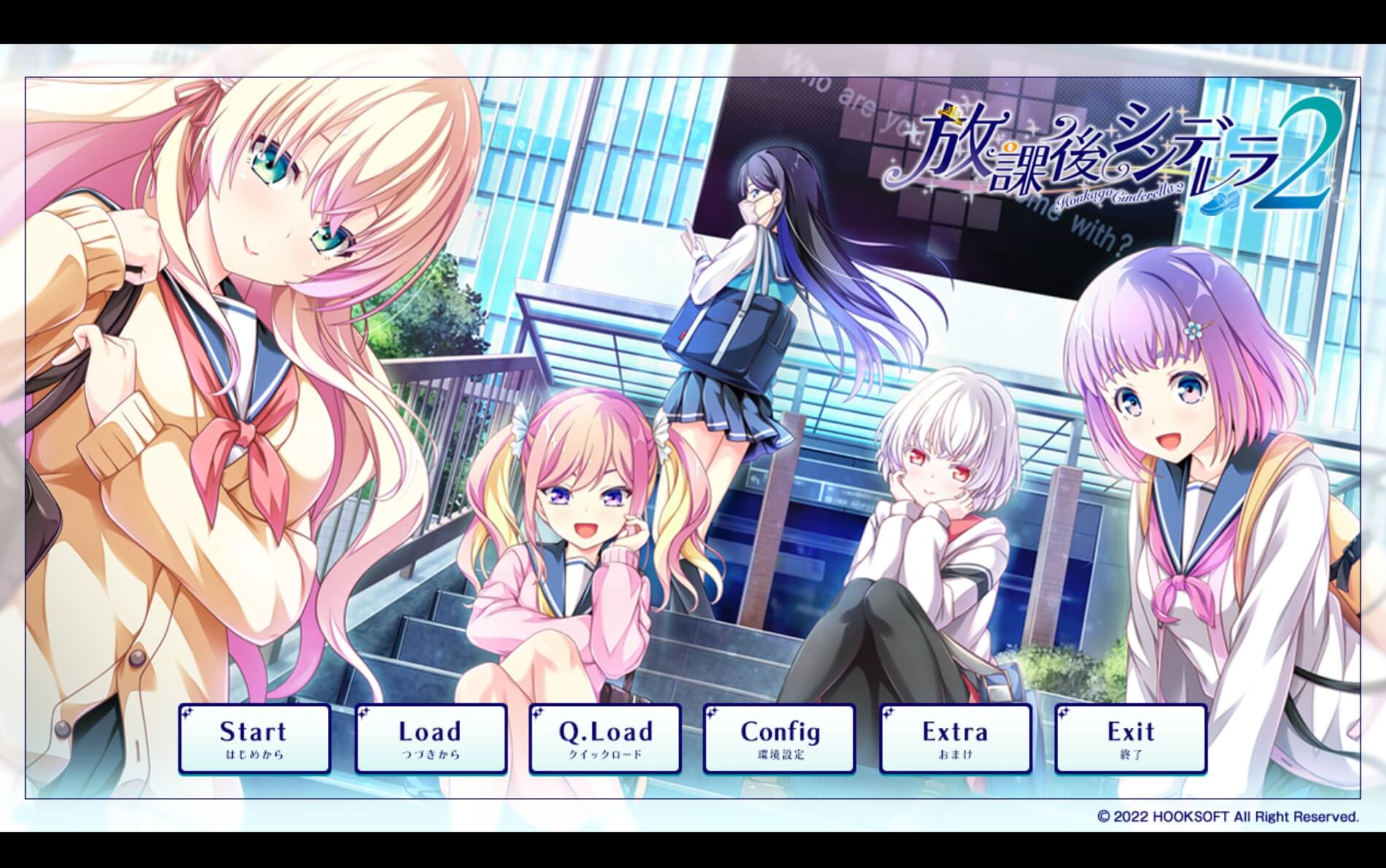Click the masked girl with the blue backpack
Viewport: 1386px width, 868px height.
click(x=745, y=292)
